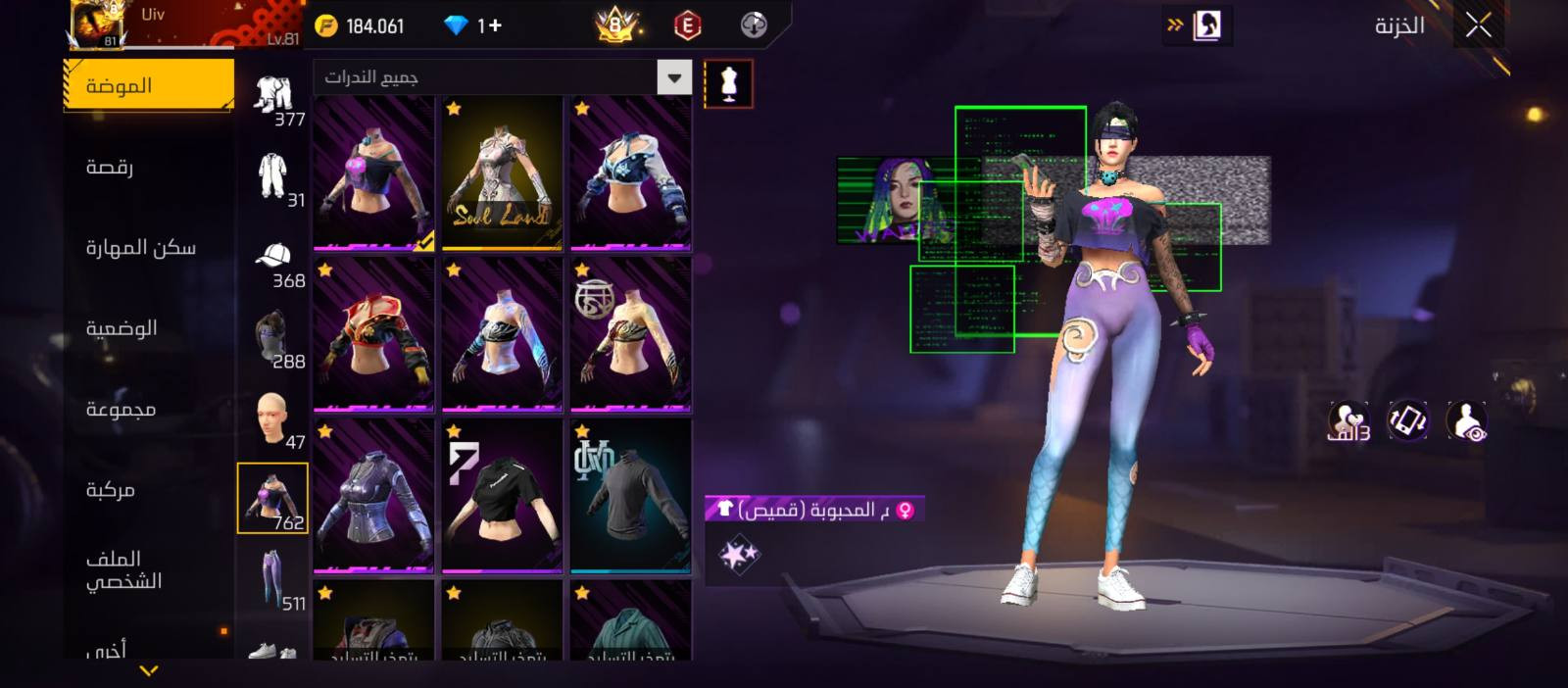This screenshot has width=1568, height=688.
Task: Close the vault screen with the X
Action: (1478, 26)
